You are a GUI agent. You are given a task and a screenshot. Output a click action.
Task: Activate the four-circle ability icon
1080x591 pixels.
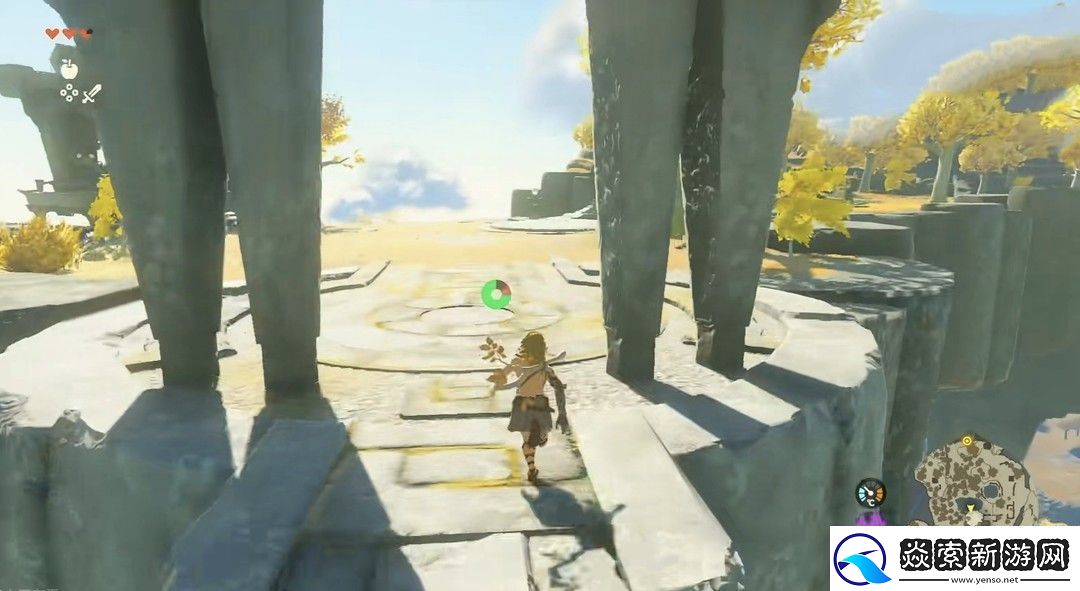coord(69,93)
